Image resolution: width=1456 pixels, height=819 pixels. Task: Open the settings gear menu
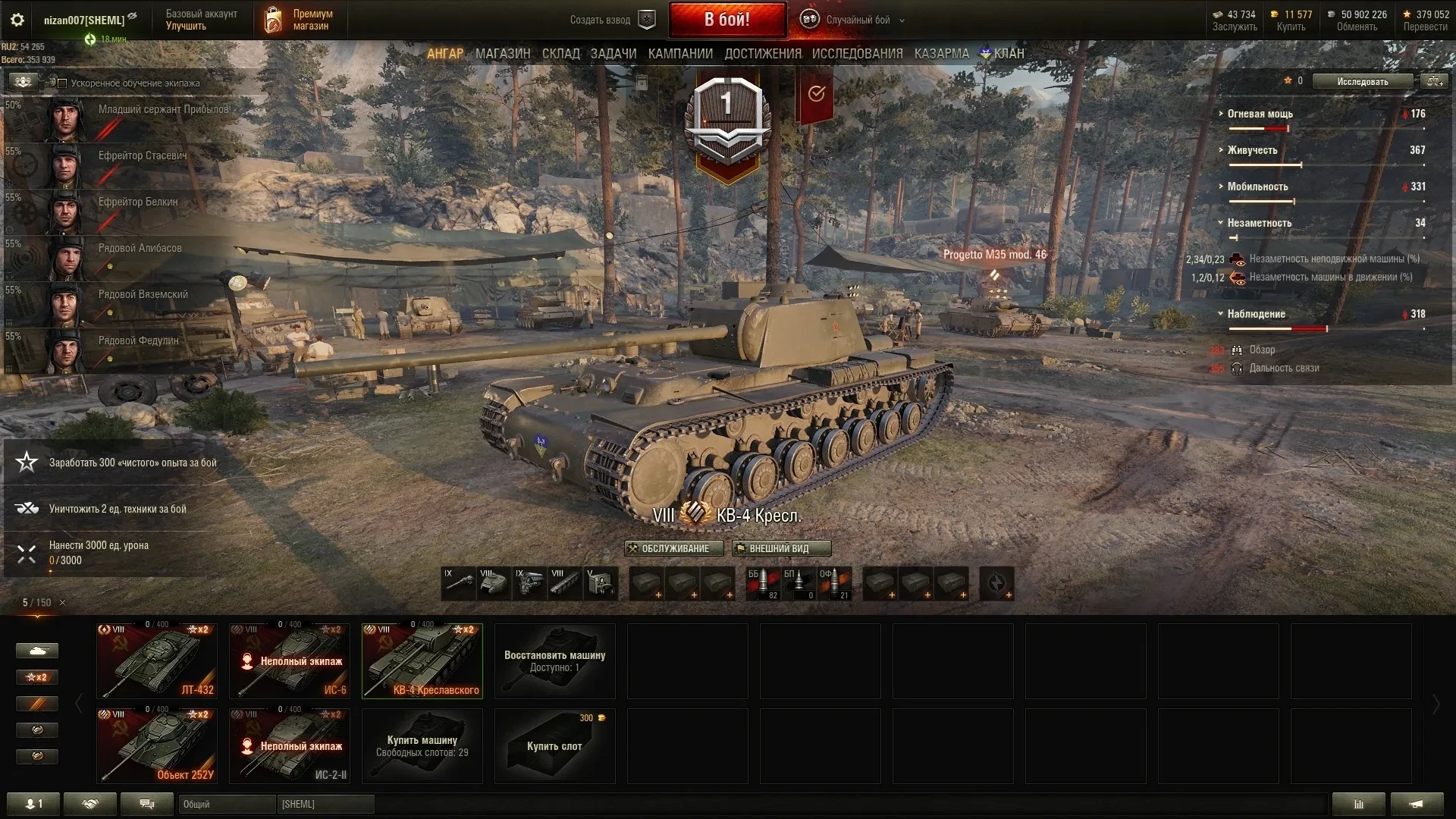pyautogui.click(x=17, y=20)
